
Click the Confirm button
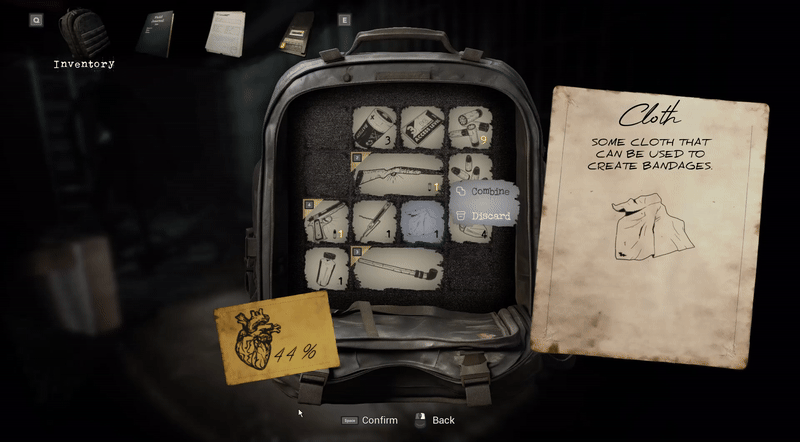(370, 421)
